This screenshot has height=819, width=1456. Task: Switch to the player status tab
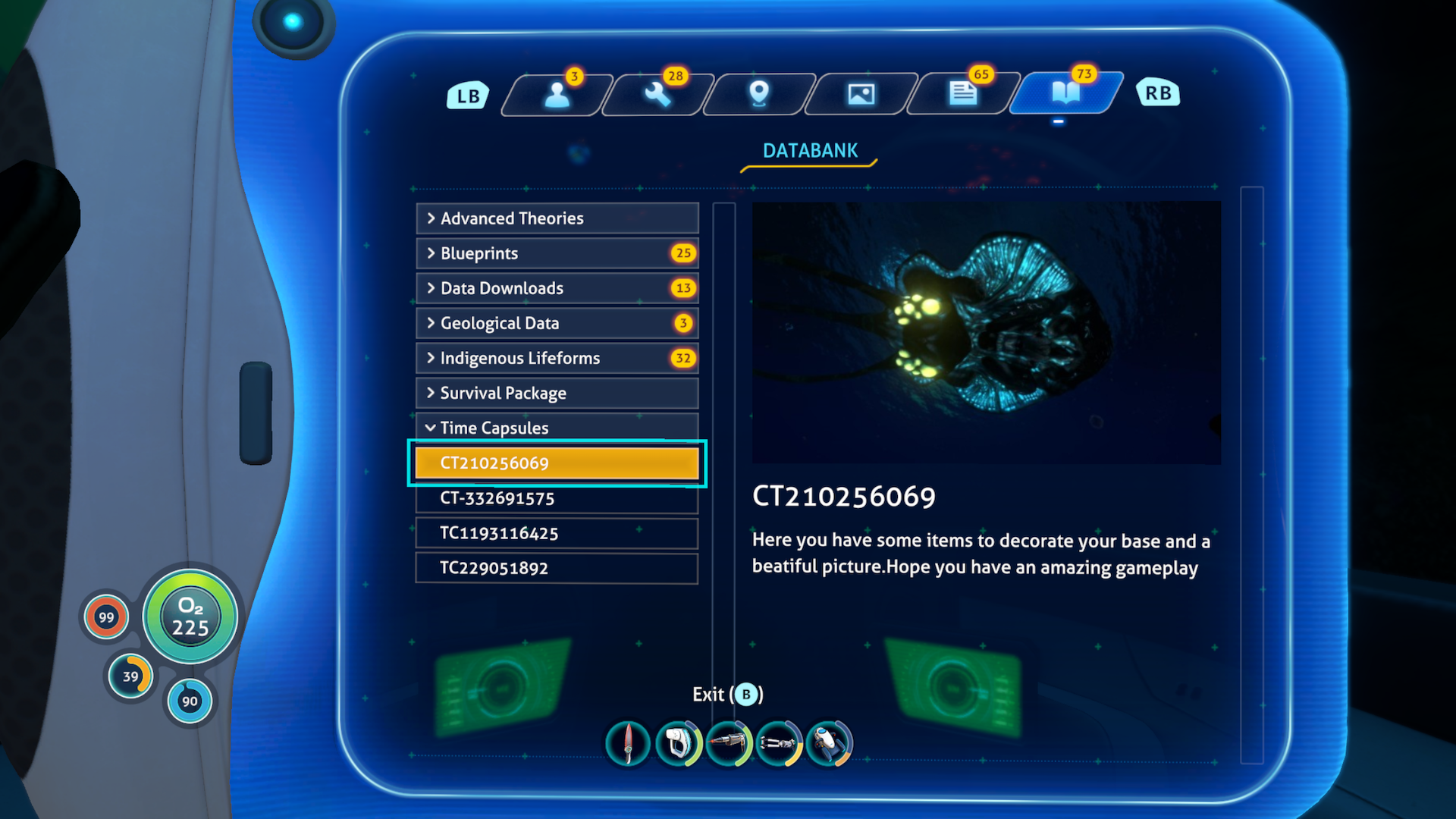(557, 93)
